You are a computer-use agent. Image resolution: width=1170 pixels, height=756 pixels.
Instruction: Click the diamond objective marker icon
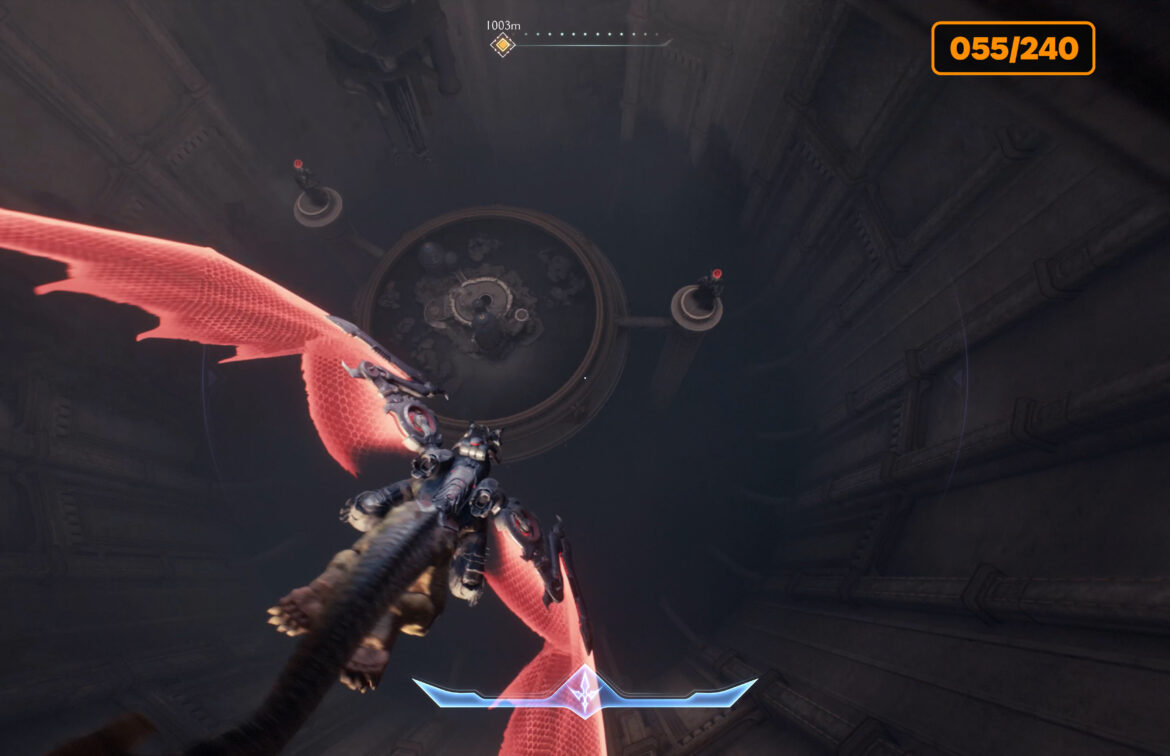pos(502,45)
